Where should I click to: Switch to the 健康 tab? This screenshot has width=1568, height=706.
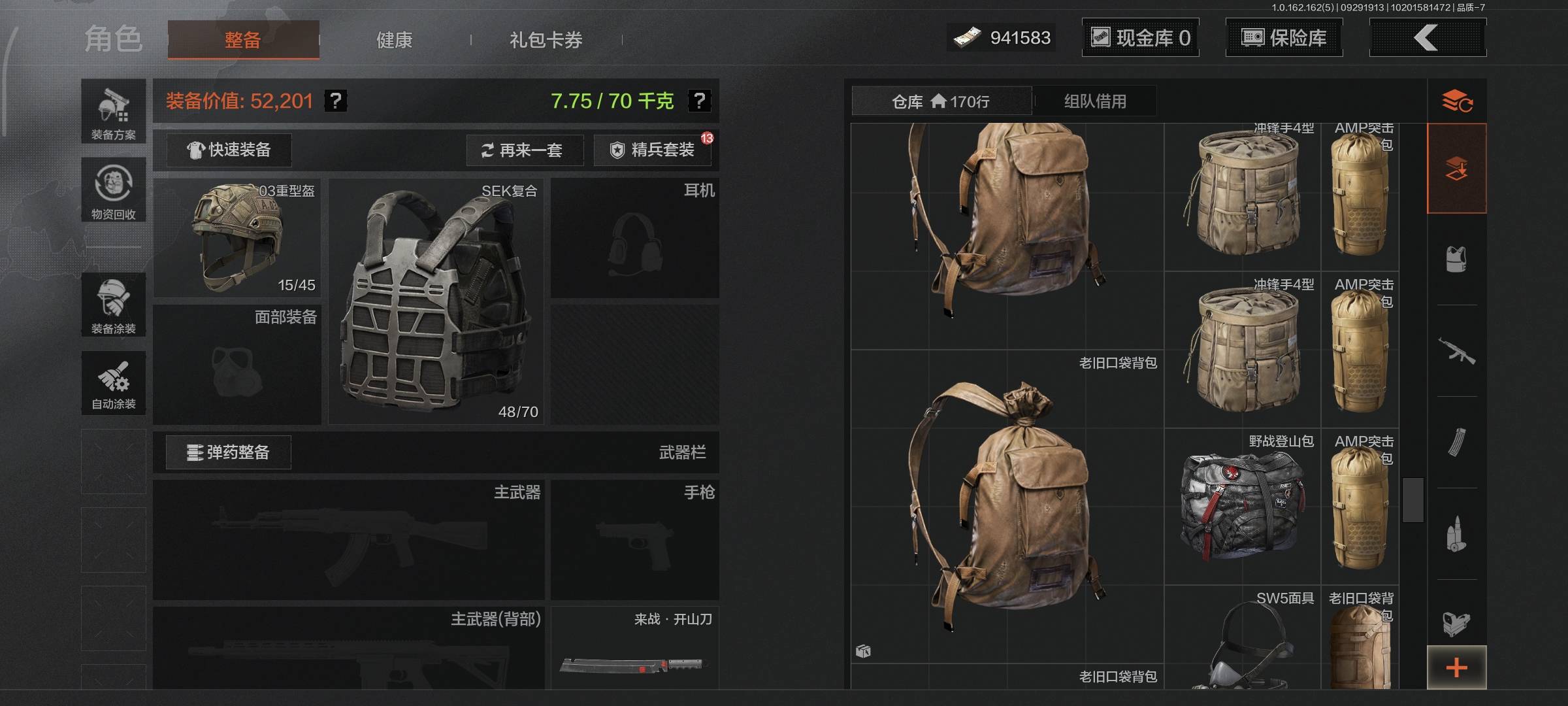[394, 40]
